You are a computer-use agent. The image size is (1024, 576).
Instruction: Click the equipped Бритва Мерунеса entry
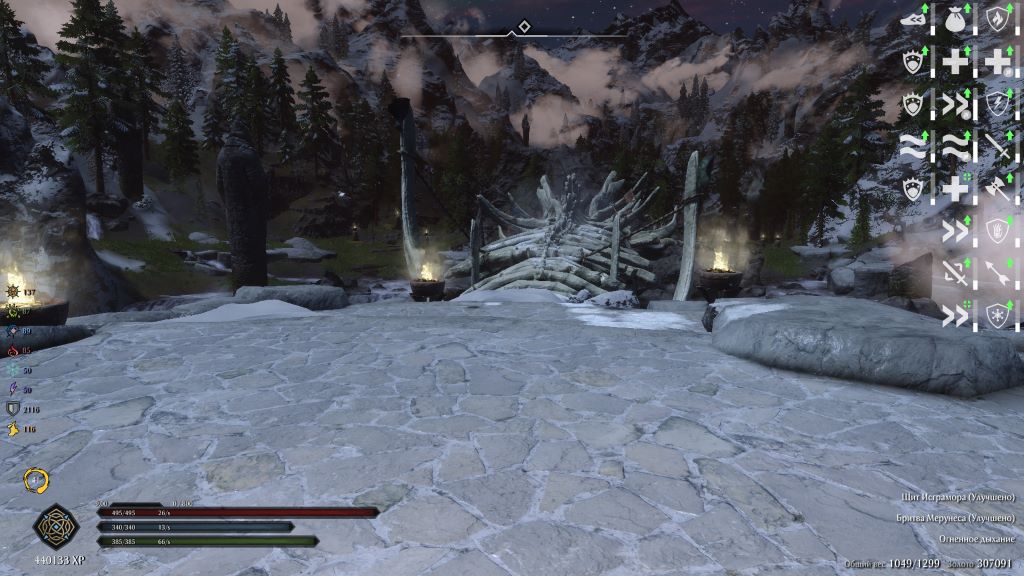click(x=956, y=518)
